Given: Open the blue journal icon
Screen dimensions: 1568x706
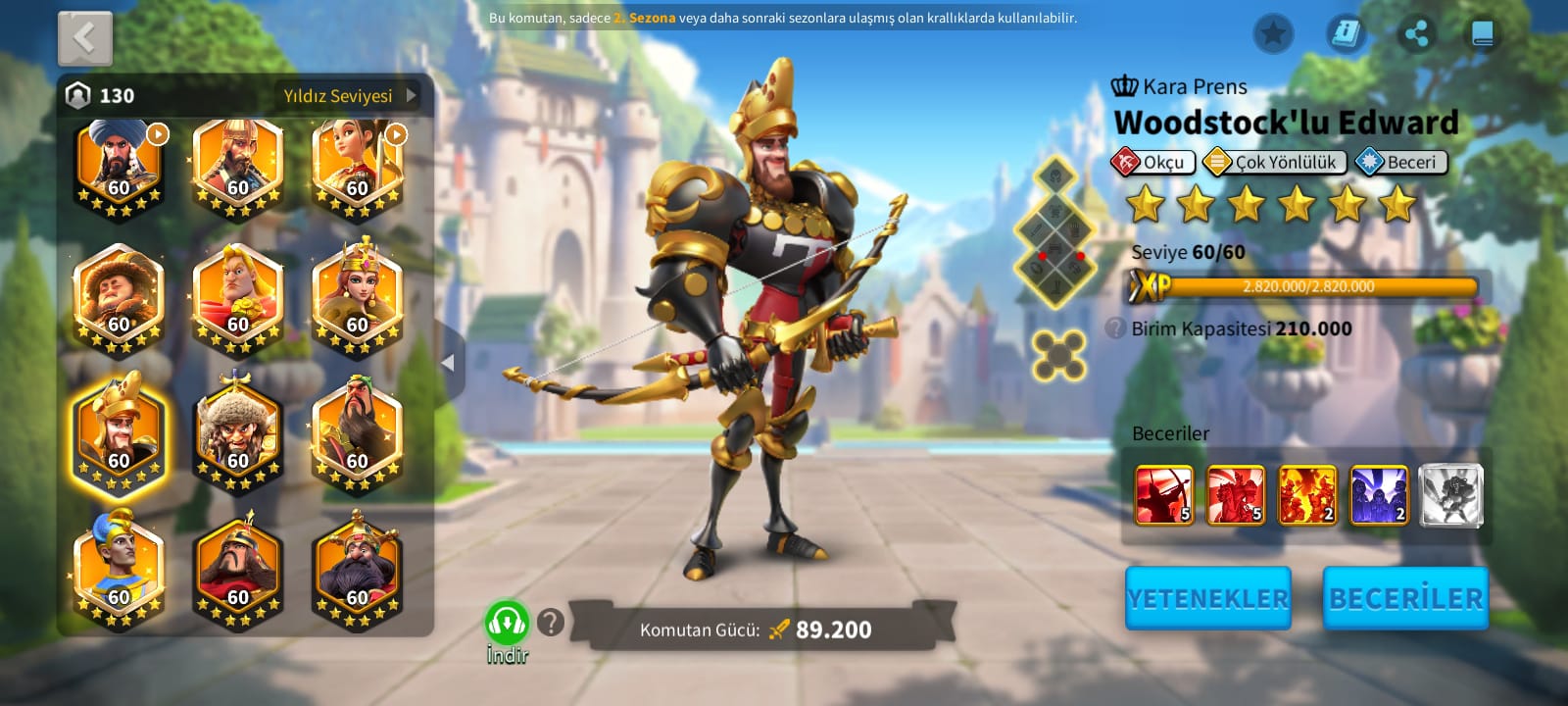Looking at the screenshot, I should [x=1347, y=34].
